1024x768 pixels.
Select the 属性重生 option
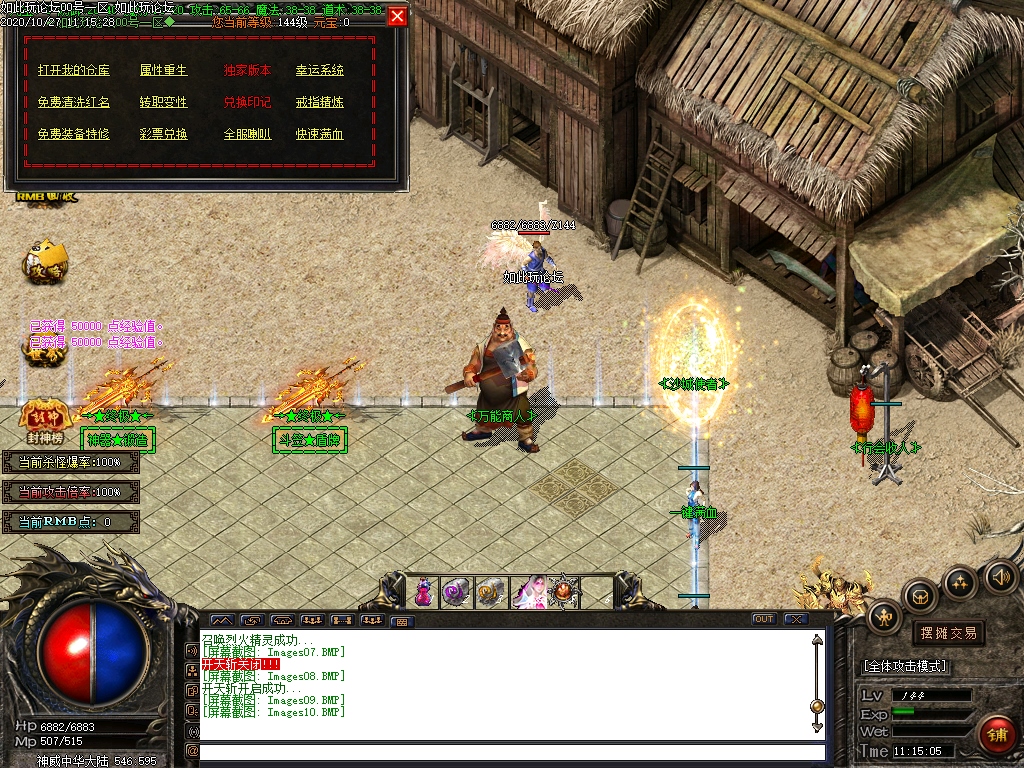pyautogui.click(x=163, y=71)
